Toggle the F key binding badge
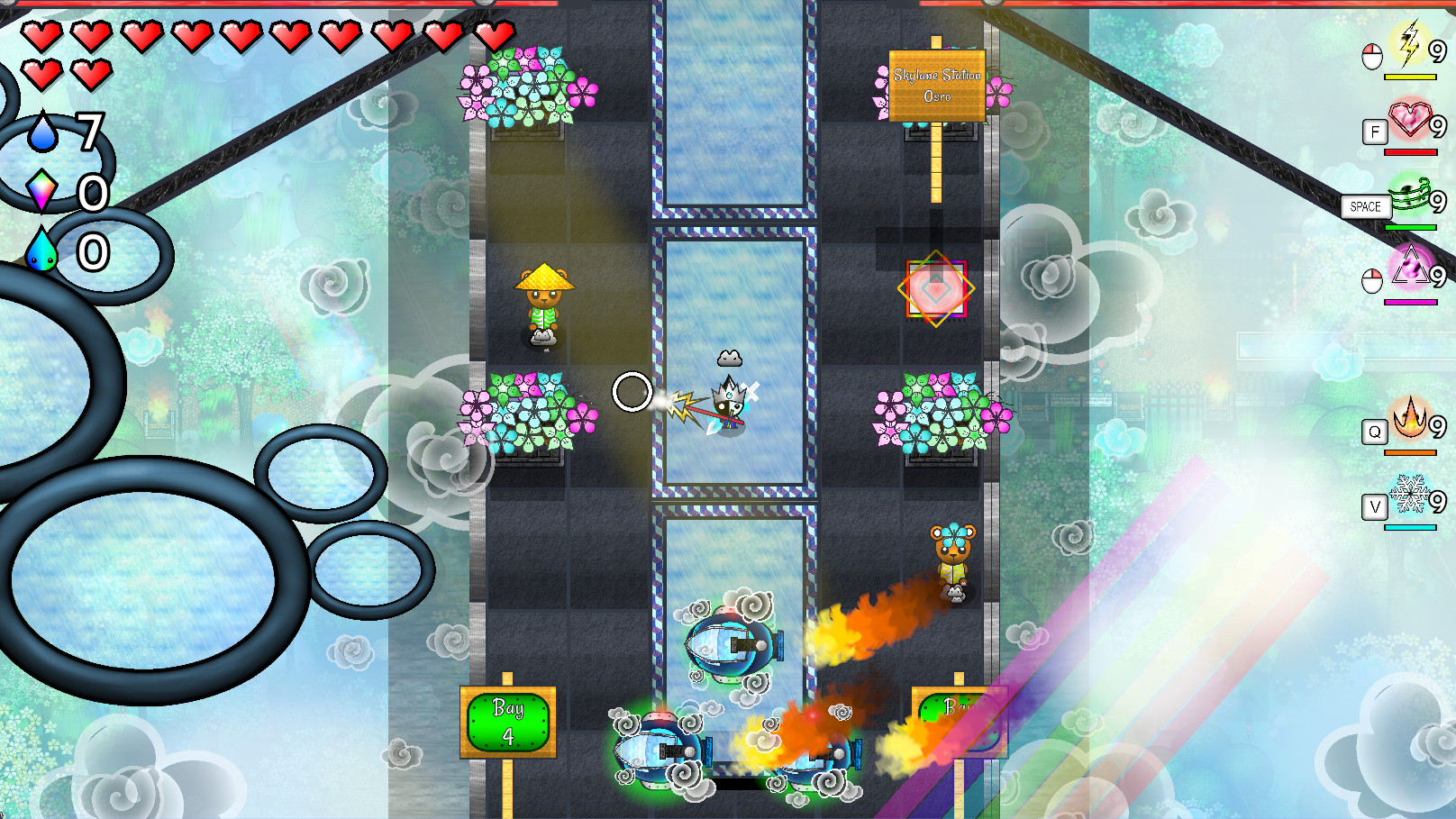Image resolution: width=1456 pixels, height=819 pixels. point(1374,132)
